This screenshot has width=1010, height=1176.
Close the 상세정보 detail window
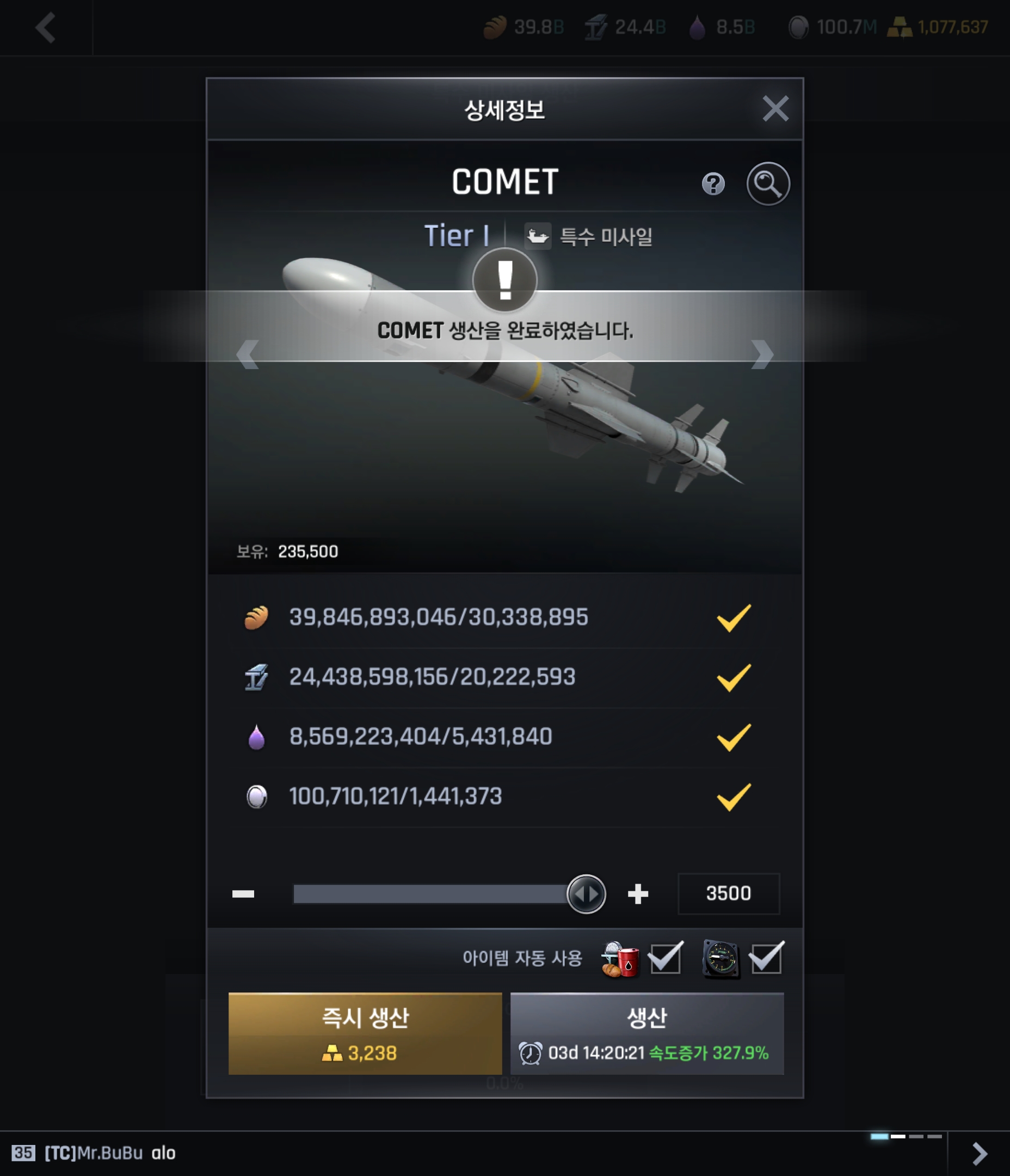(x=775, y=108)
